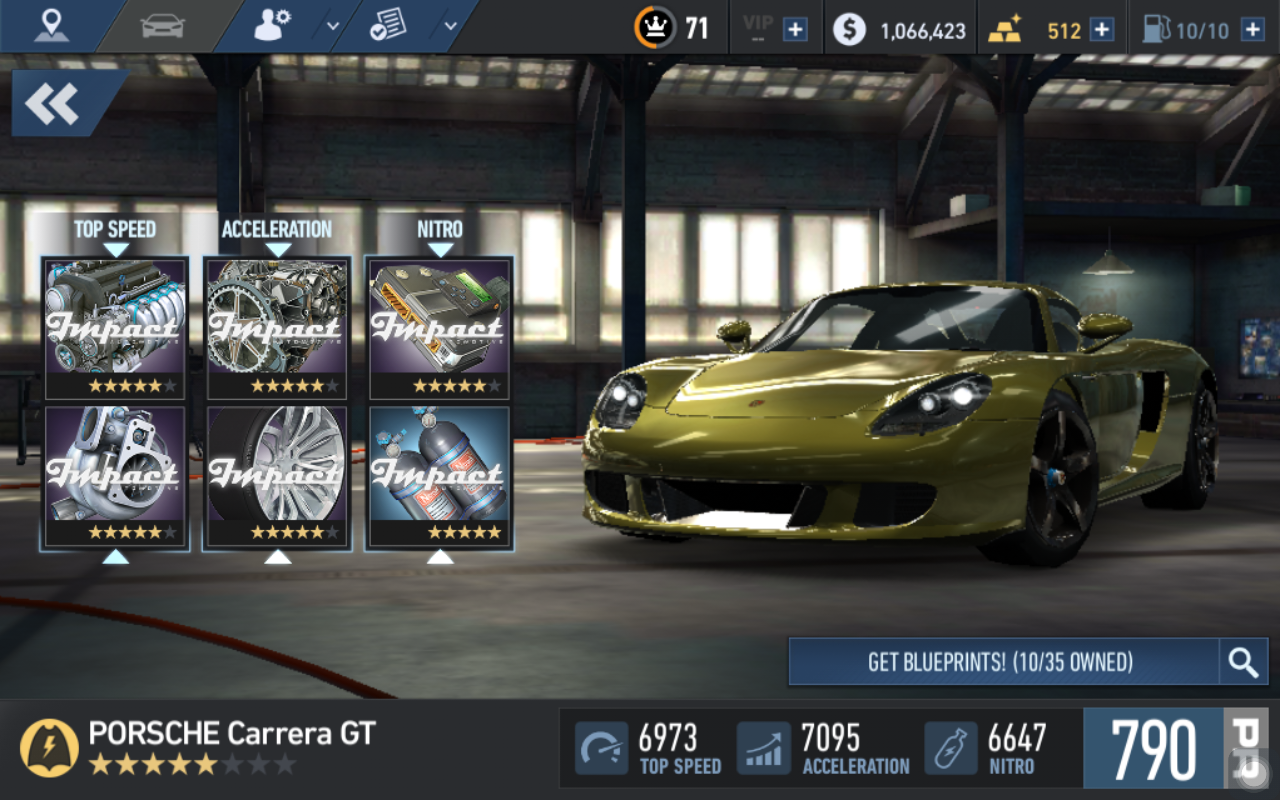The width and height of the screenshot is (1280, 800).
Task: Open the magnifying glass search button
Action: tap(1243, 662)
